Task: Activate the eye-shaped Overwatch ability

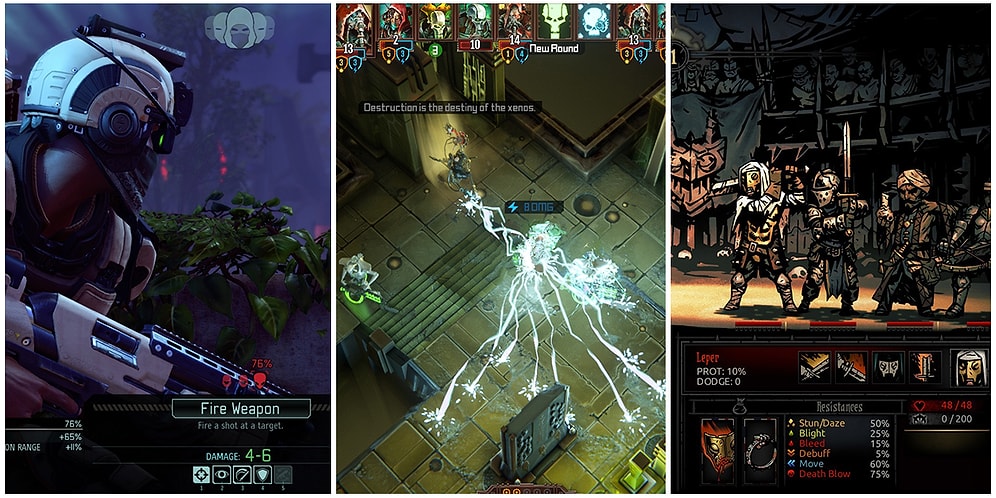Action: point(222,476)
